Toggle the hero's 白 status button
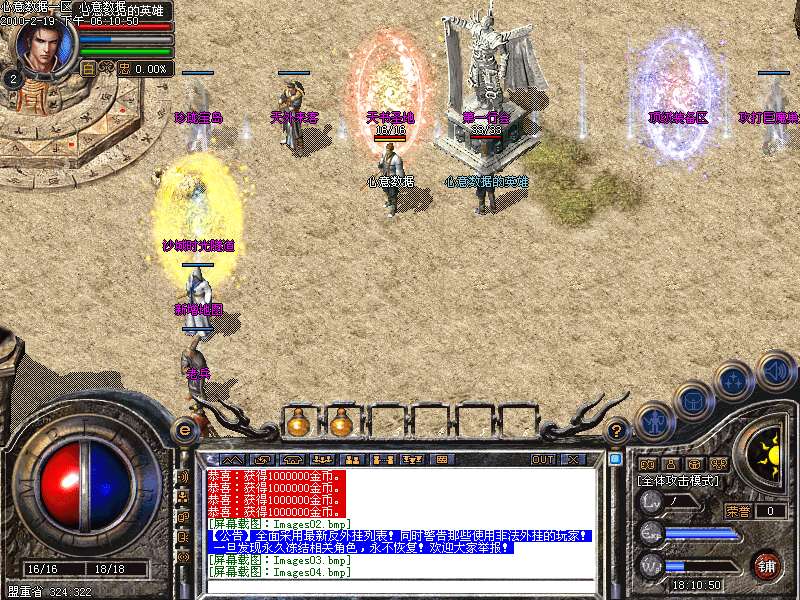 [89, 69]
